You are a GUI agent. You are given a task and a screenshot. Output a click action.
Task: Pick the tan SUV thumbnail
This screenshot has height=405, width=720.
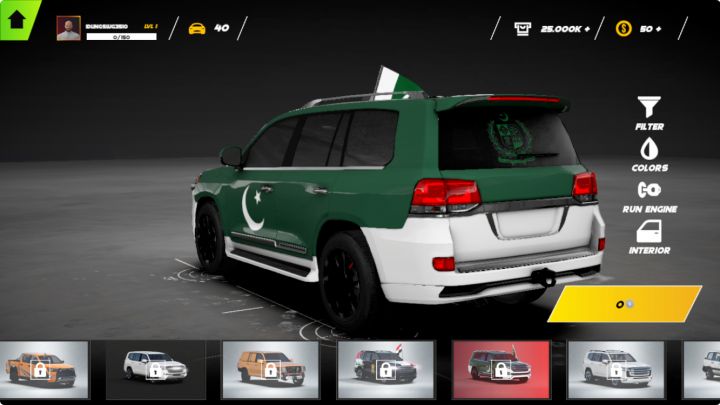[270, 370]
